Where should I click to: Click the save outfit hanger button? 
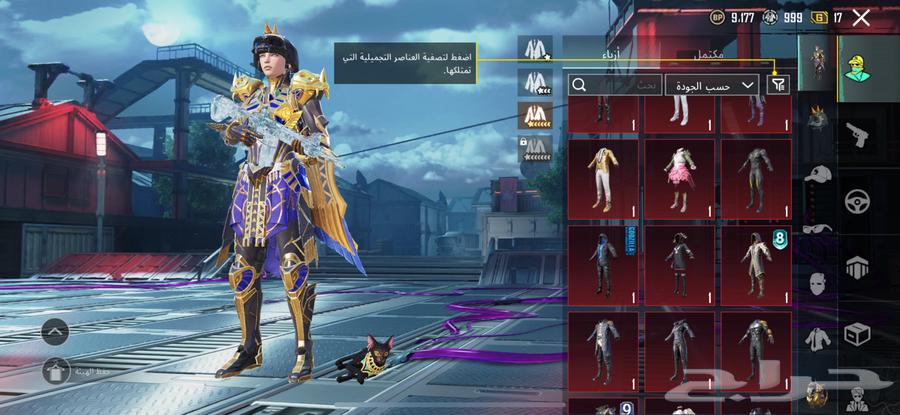coord(55,370)
